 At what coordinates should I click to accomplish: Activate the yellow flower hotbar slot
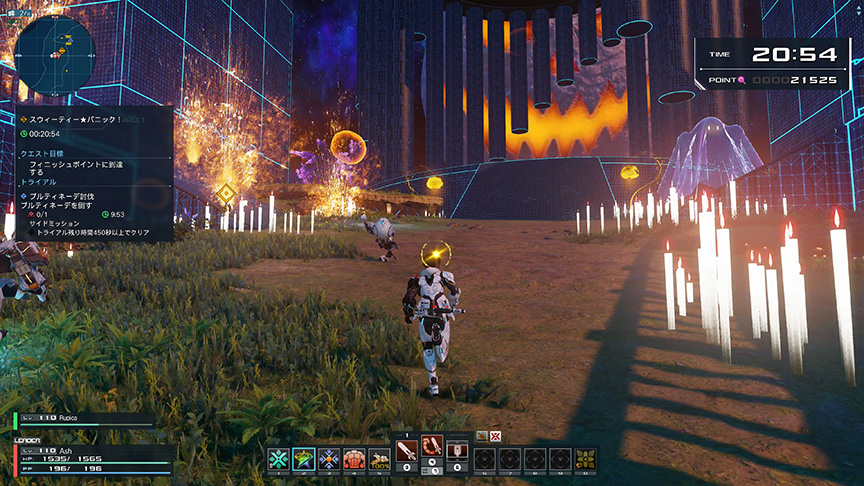[x=586, y=459]
